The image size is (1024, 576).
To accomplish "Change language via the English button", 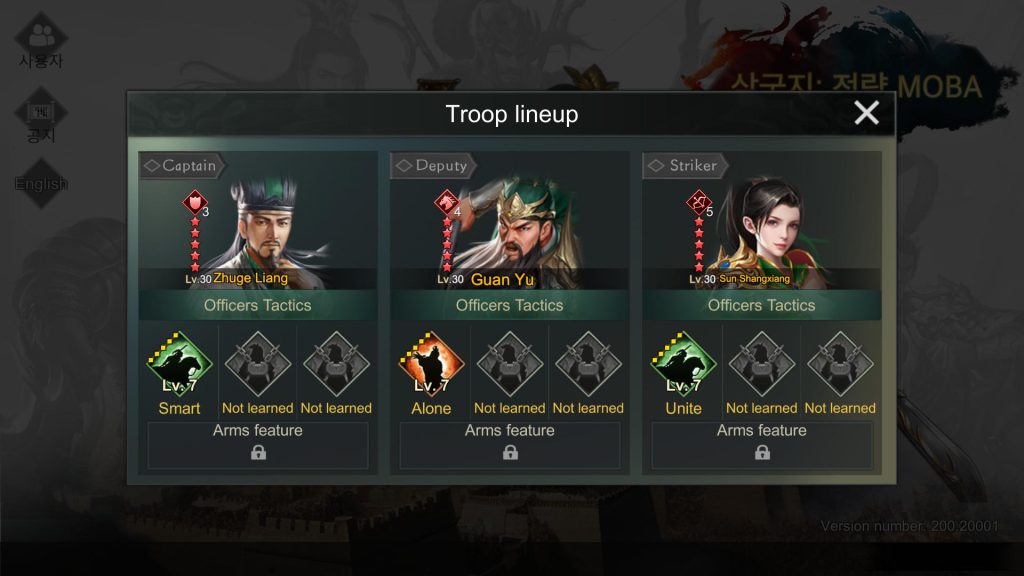I will [x=41, y=183].
